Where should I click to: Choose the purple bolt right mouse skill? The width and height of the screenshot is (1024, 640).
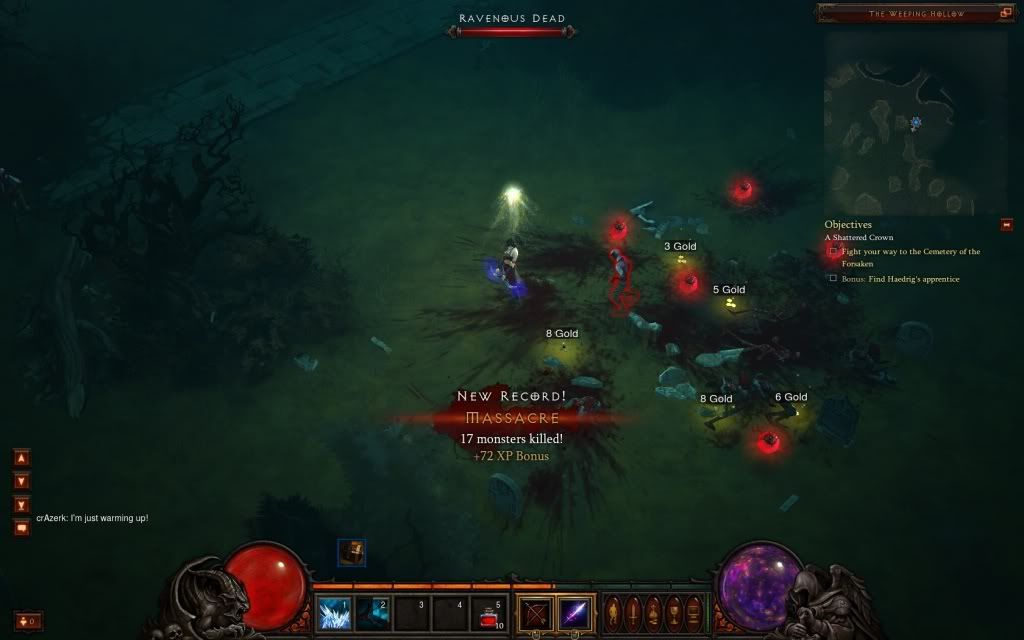coord(574,612)
